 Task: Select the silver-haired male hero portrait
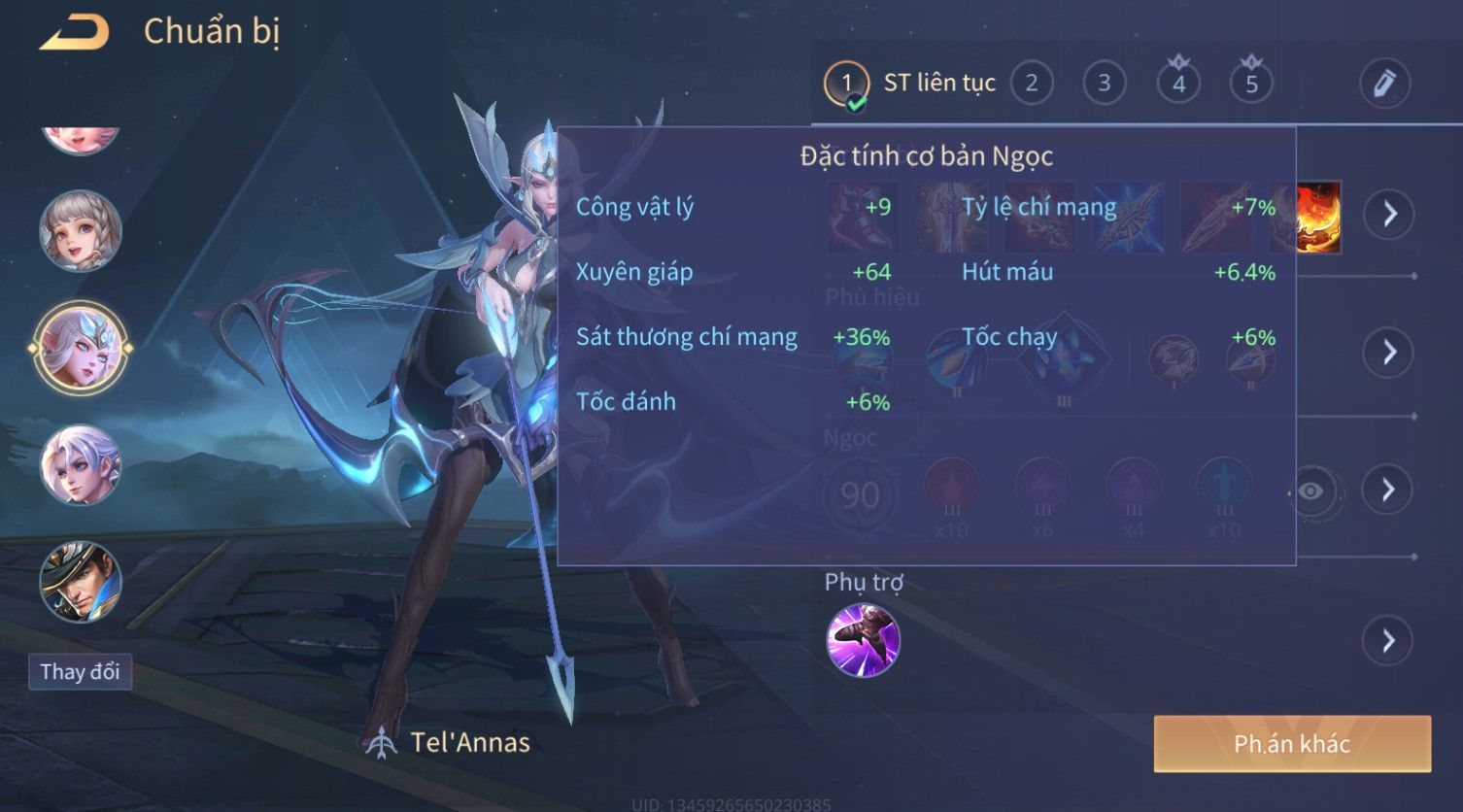[x=81, y=466]
